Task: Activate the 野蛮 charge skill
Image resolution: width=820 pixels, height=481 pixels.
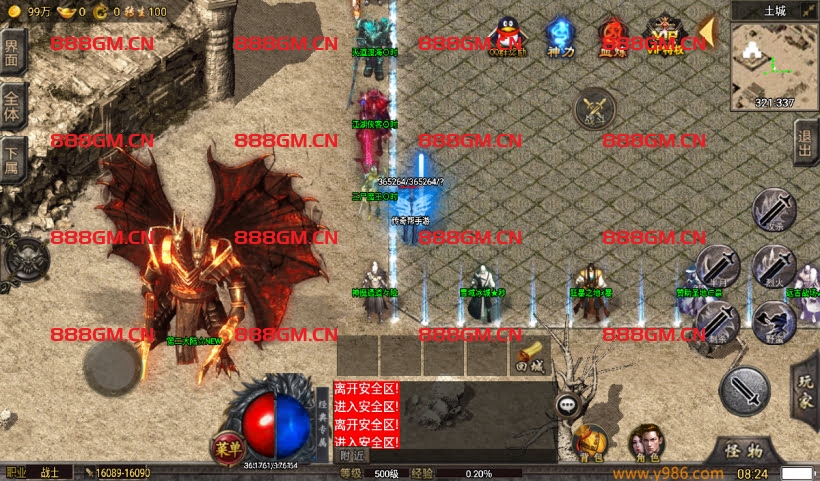Action: point(775,320)
